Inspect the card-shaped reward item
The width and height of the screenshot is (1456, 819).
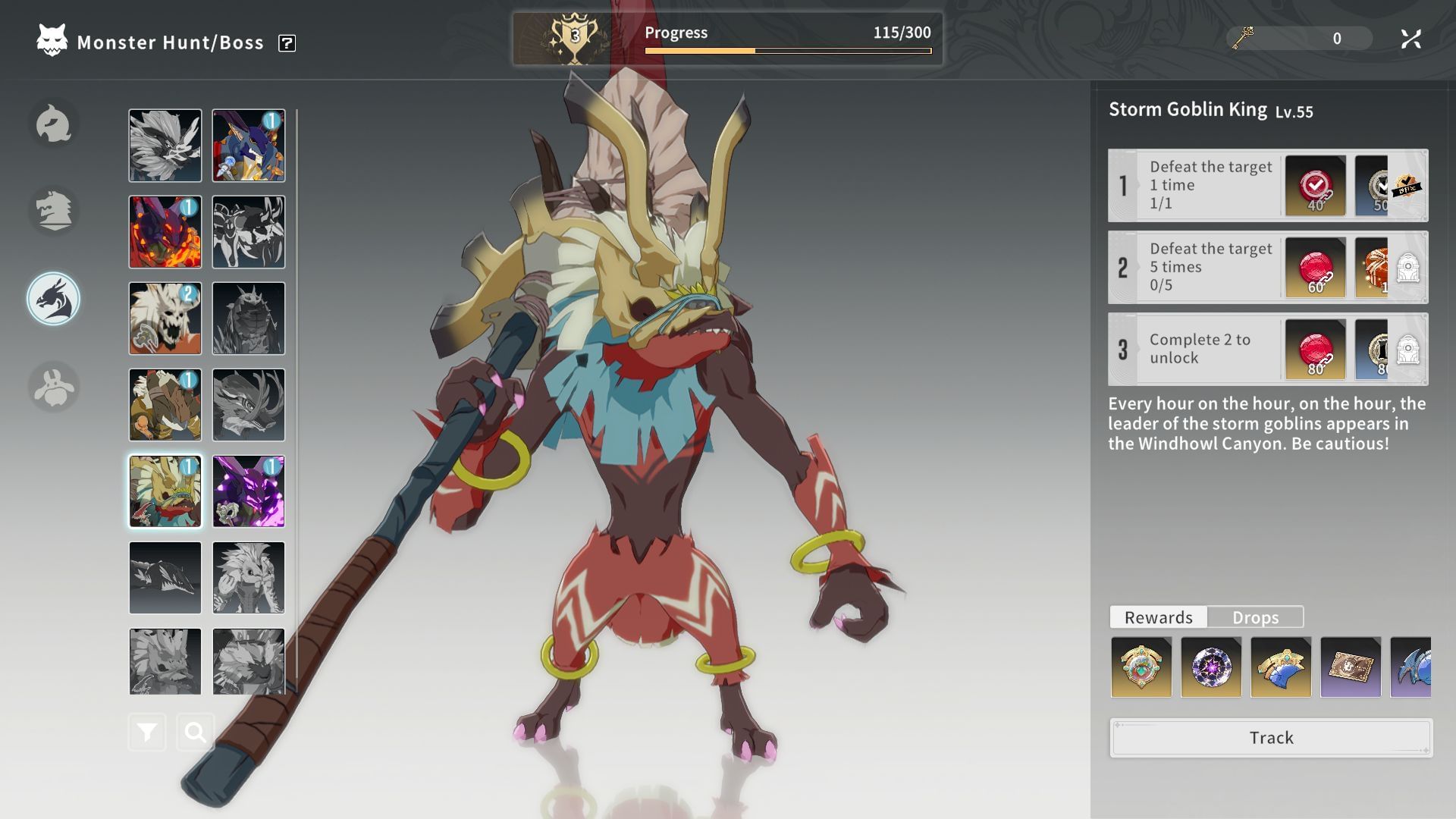point(1351,667)
